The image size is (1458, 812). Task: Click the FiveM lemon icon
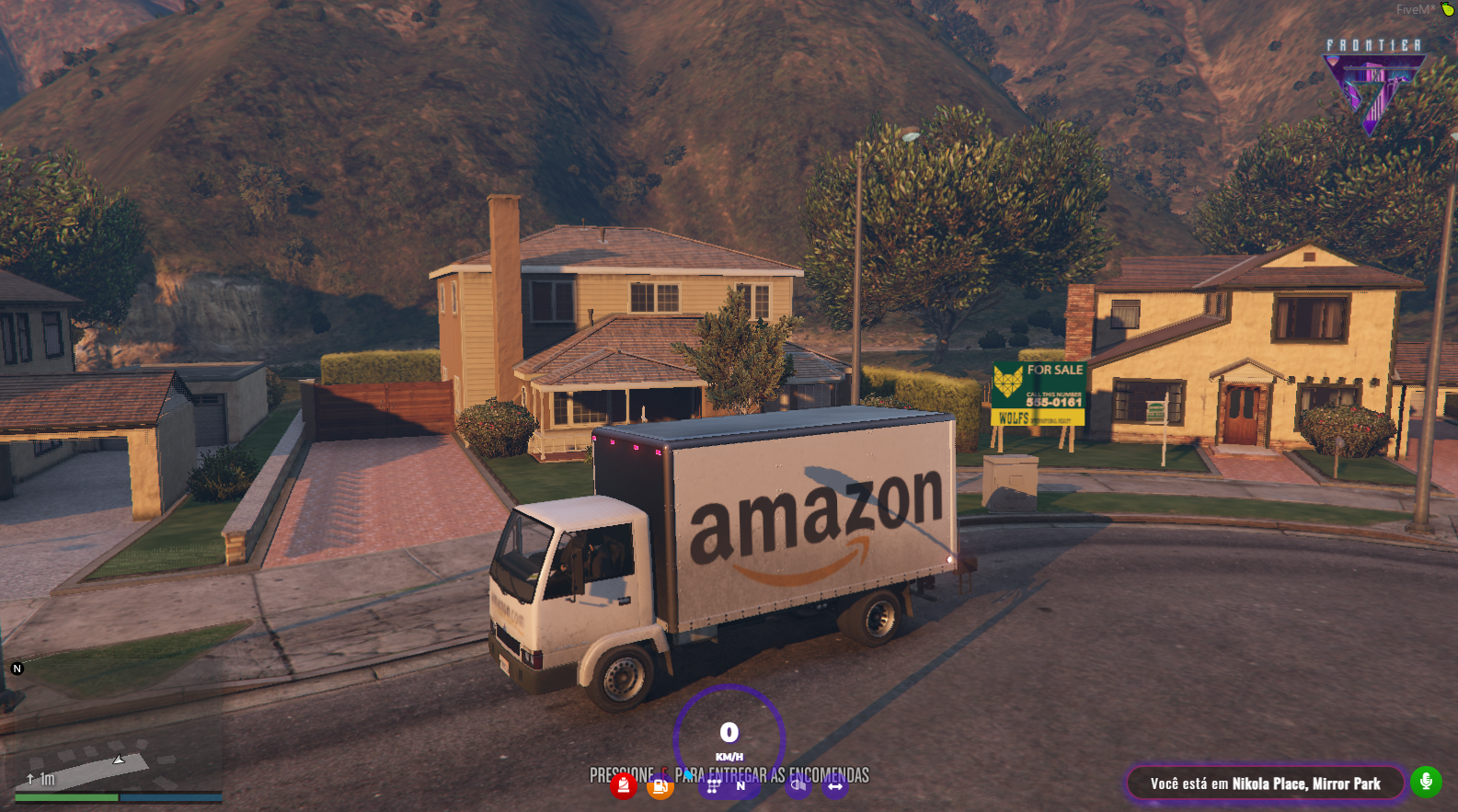(1448, 9)
